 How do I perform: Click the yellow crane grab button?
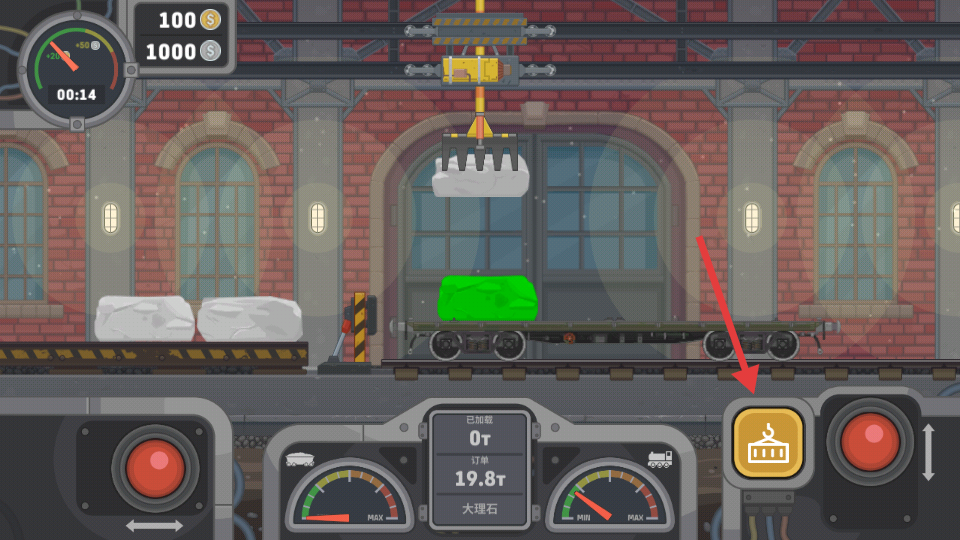tap(767, 442)
